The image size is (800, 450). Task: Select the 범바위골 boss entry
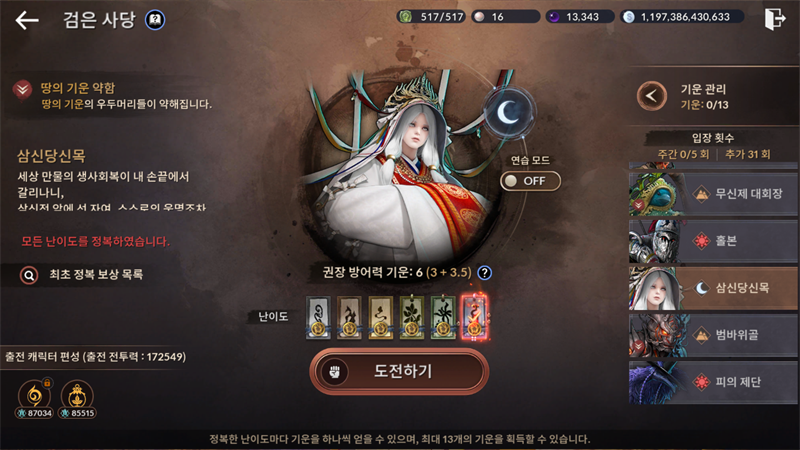tap(712, 337)
